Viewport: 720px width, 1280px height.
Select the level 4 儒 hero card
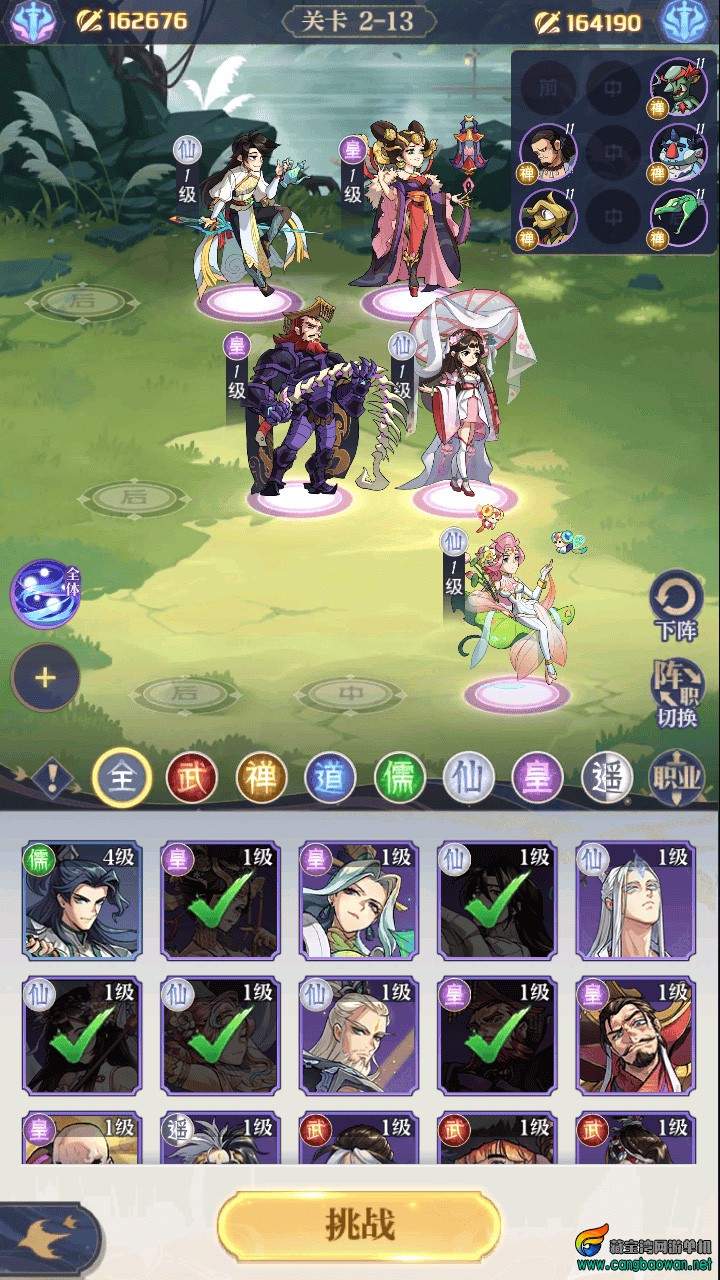(82, 900)
